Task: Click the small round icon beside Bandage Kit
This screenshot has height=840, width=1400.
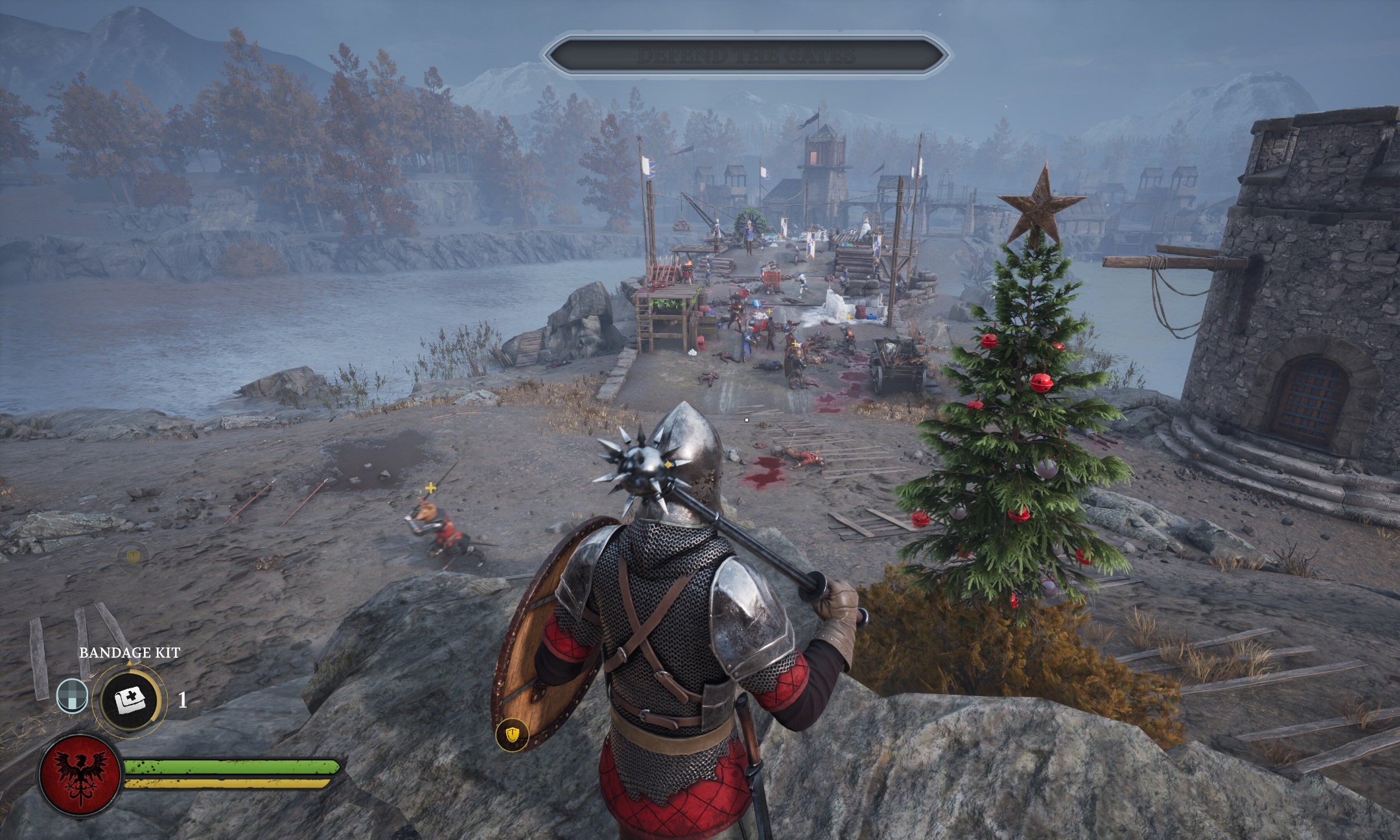Action: coord(72,695)
